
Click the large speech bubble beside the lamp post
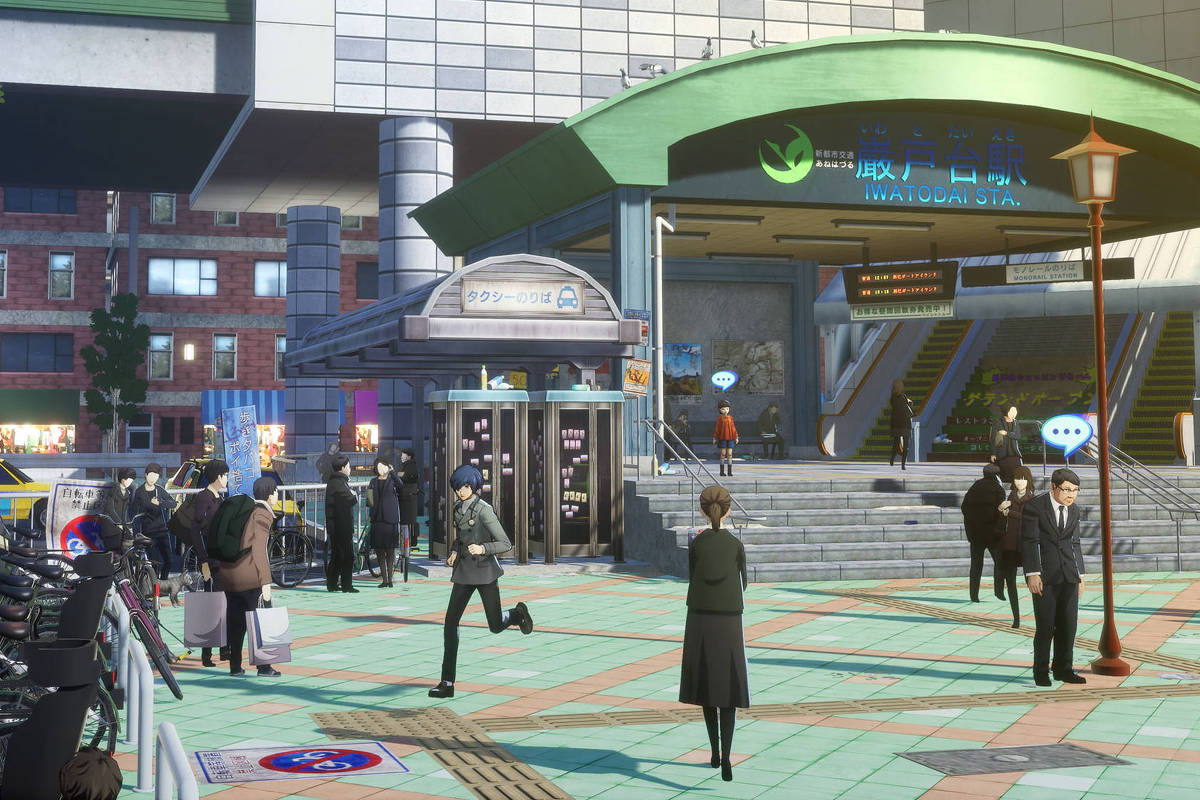pyautogui.click(x=1066, y=433)
